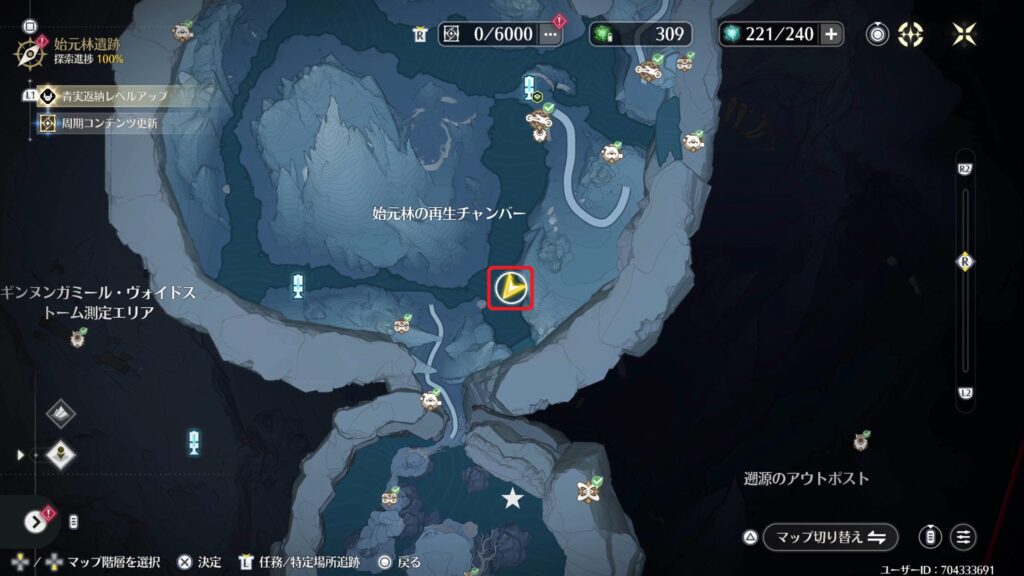Close the map with the X icon
Viewport: 1024px width, 576px height.
964,34
